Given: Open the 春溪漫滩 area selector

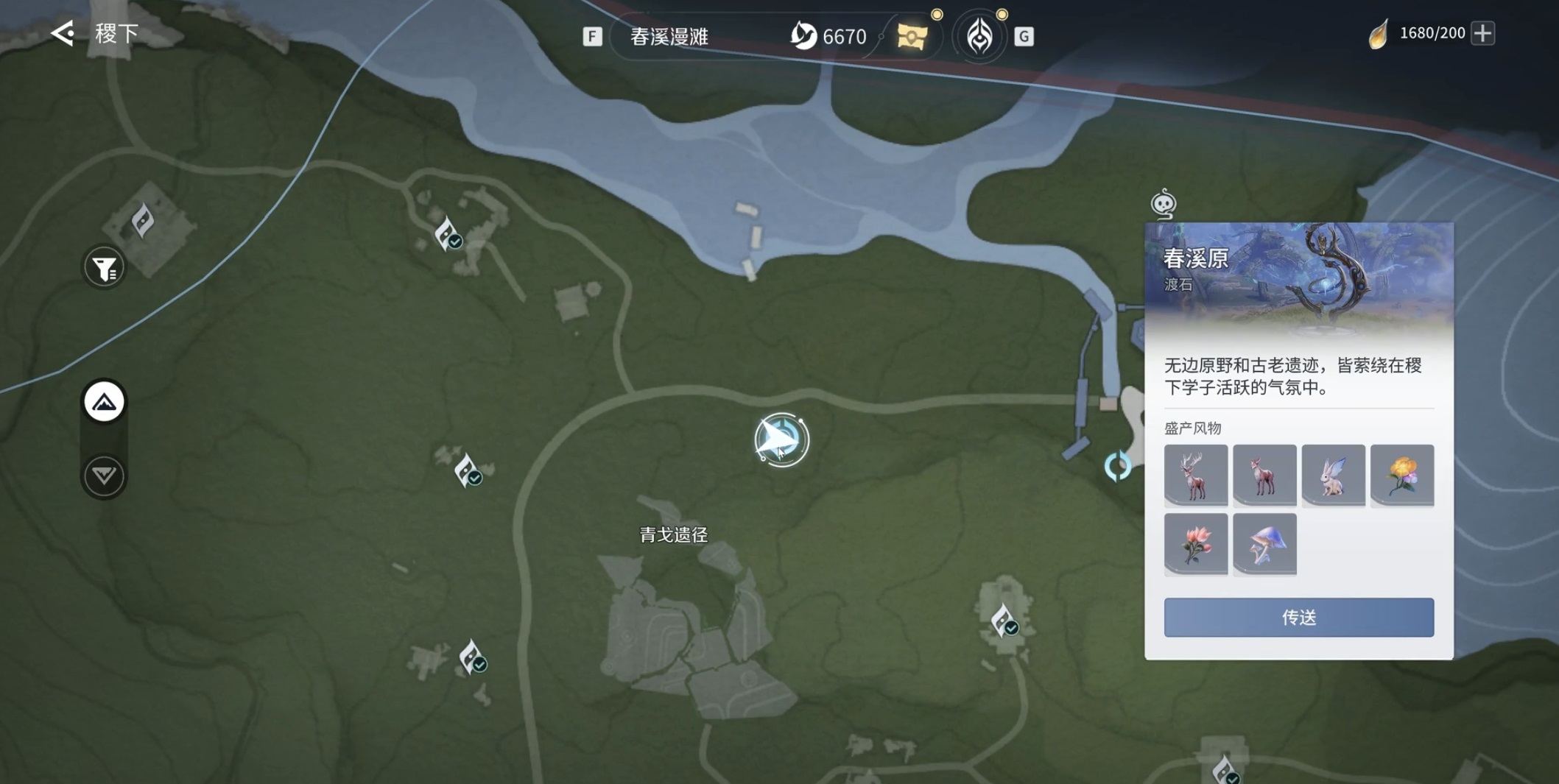Looking at the screenshot, I should 669,36.
